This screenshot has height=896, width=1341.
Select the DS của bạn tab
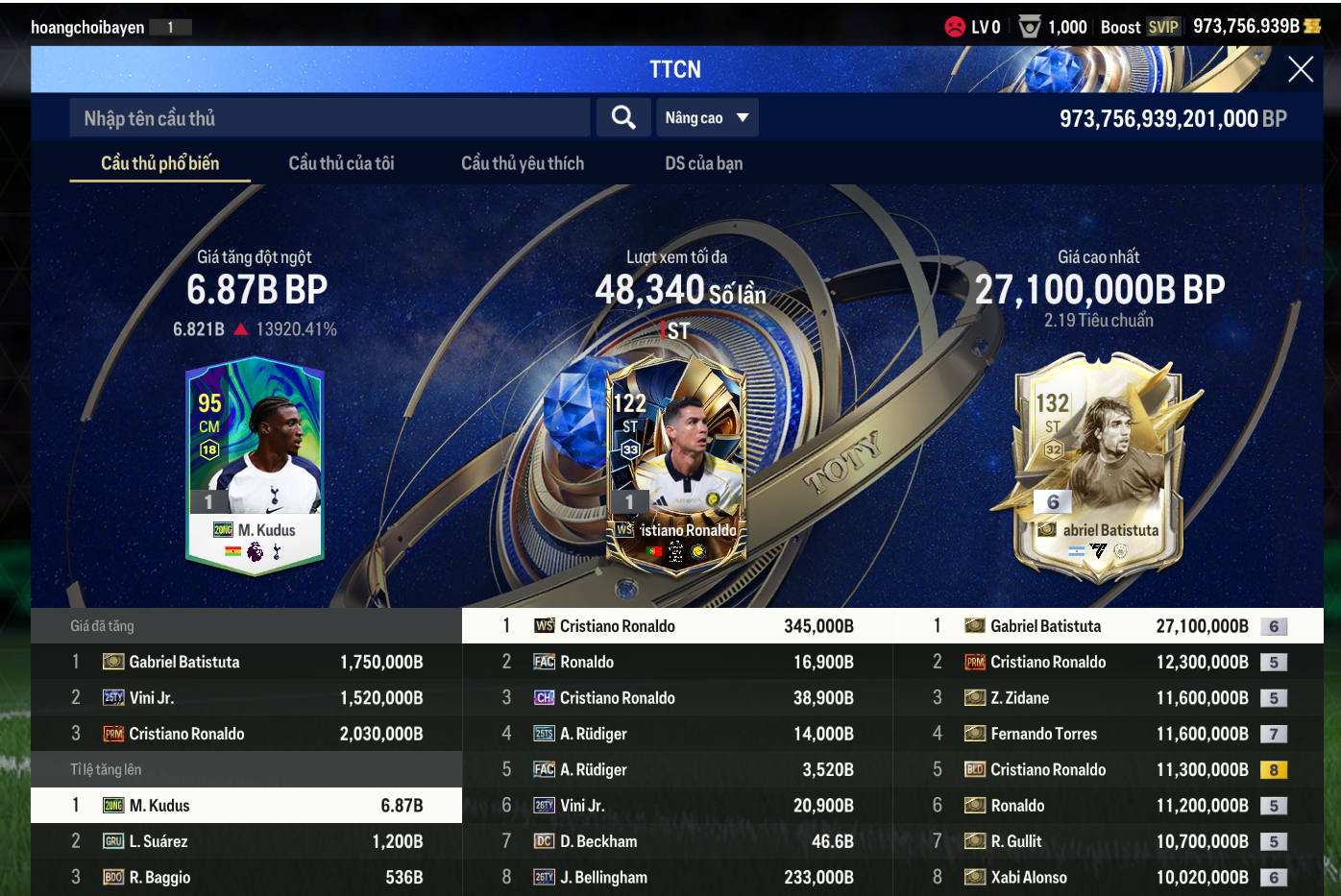(x=703, y=163)
